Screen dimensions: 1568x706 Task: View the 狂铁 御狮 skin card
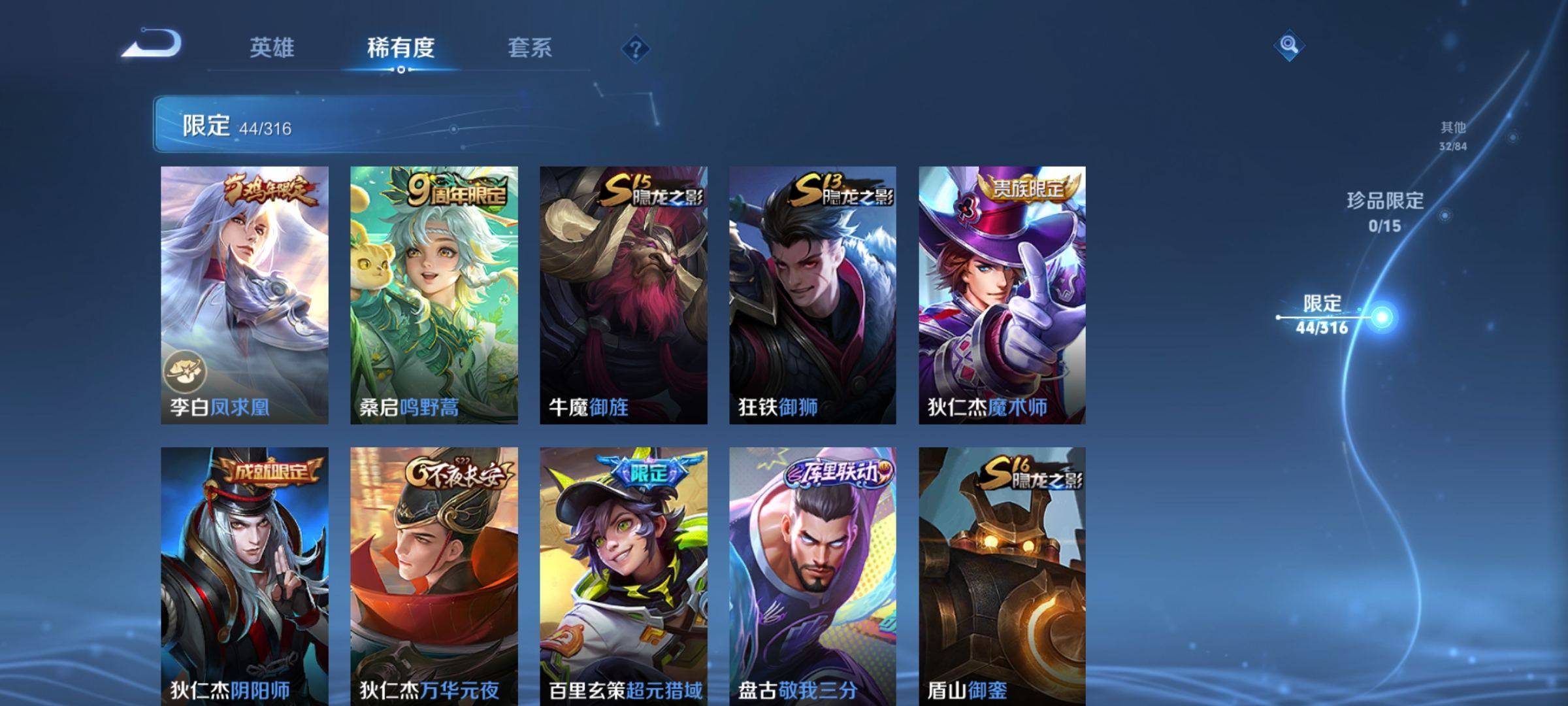click(x=813, y=295)
